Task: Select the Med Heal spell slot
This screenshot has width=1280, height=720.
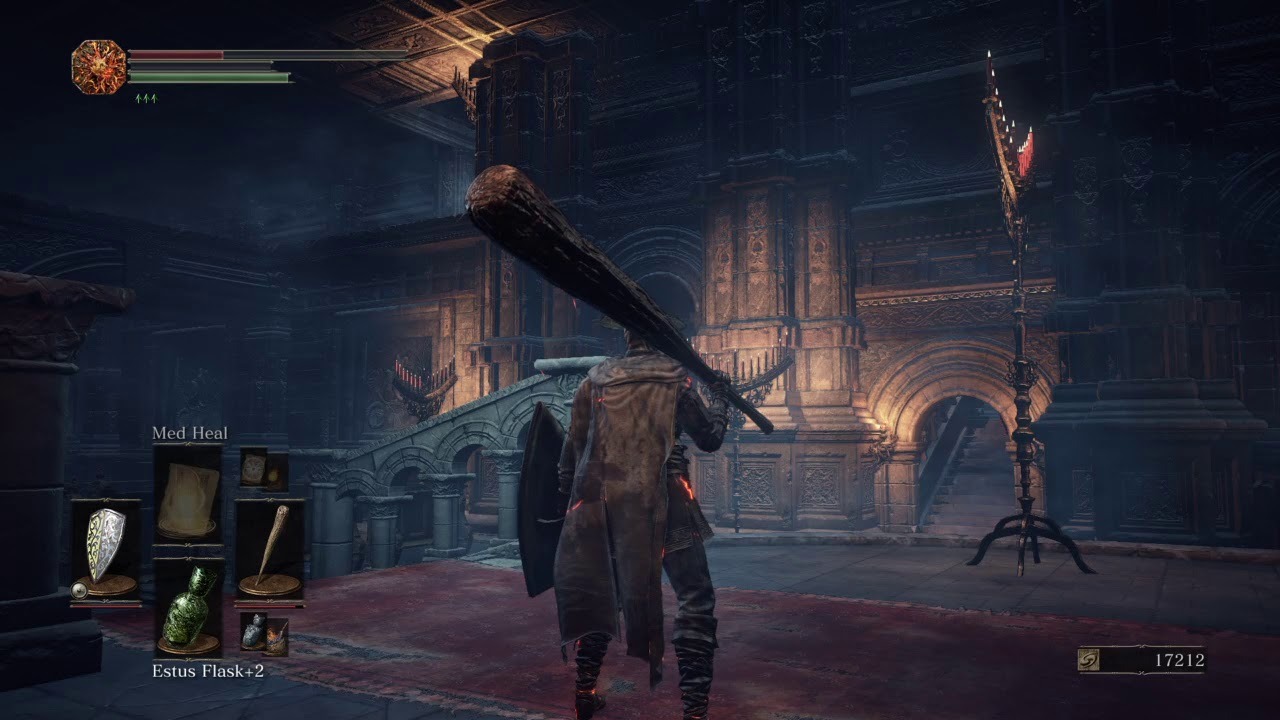Action: (188, 495)
